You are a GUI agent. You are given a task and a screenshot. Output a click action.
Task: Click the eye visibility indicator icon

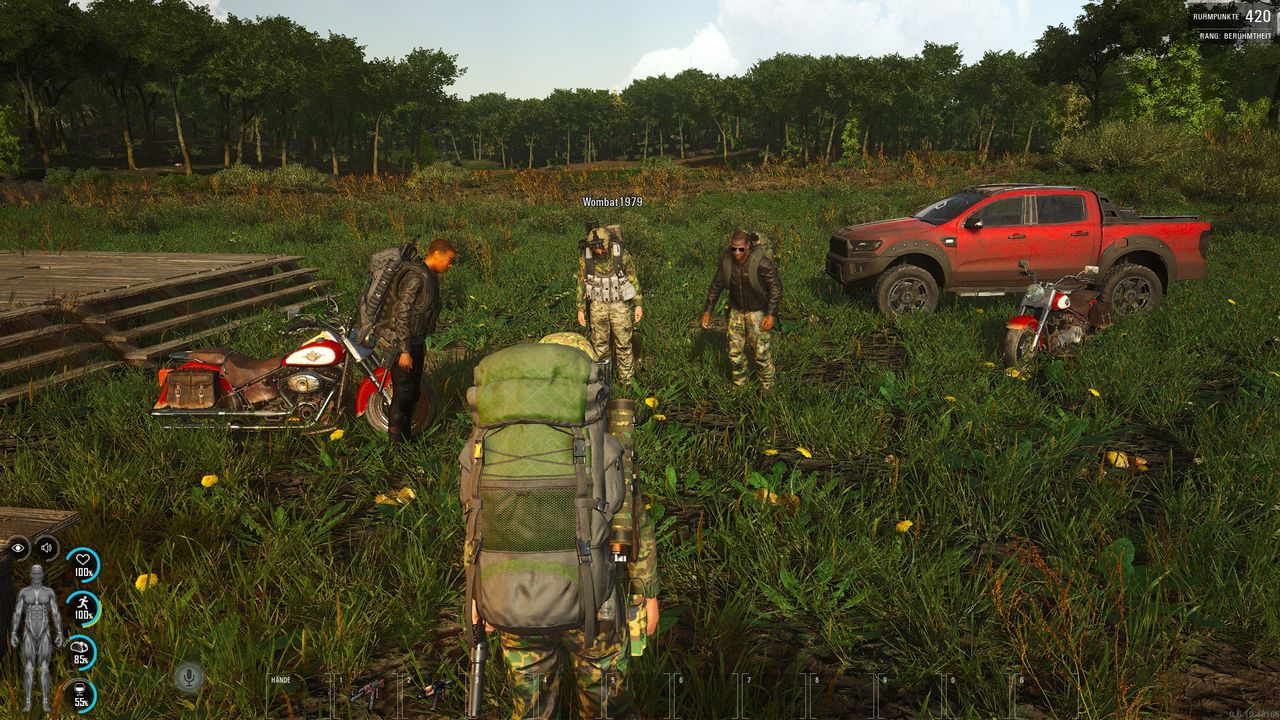point(18,548)
